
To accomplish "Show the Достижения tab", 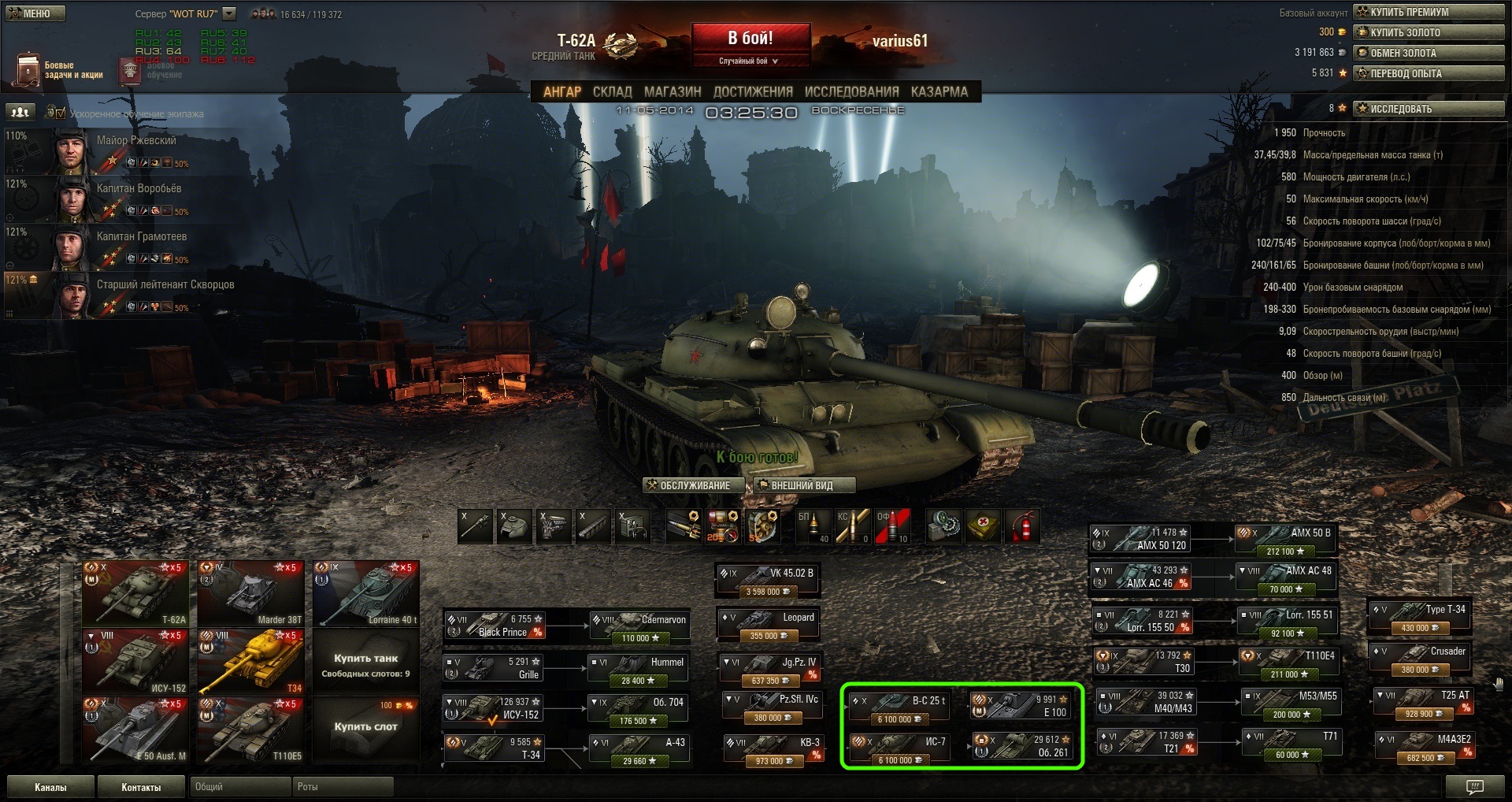I will click(x=752, y=91).
